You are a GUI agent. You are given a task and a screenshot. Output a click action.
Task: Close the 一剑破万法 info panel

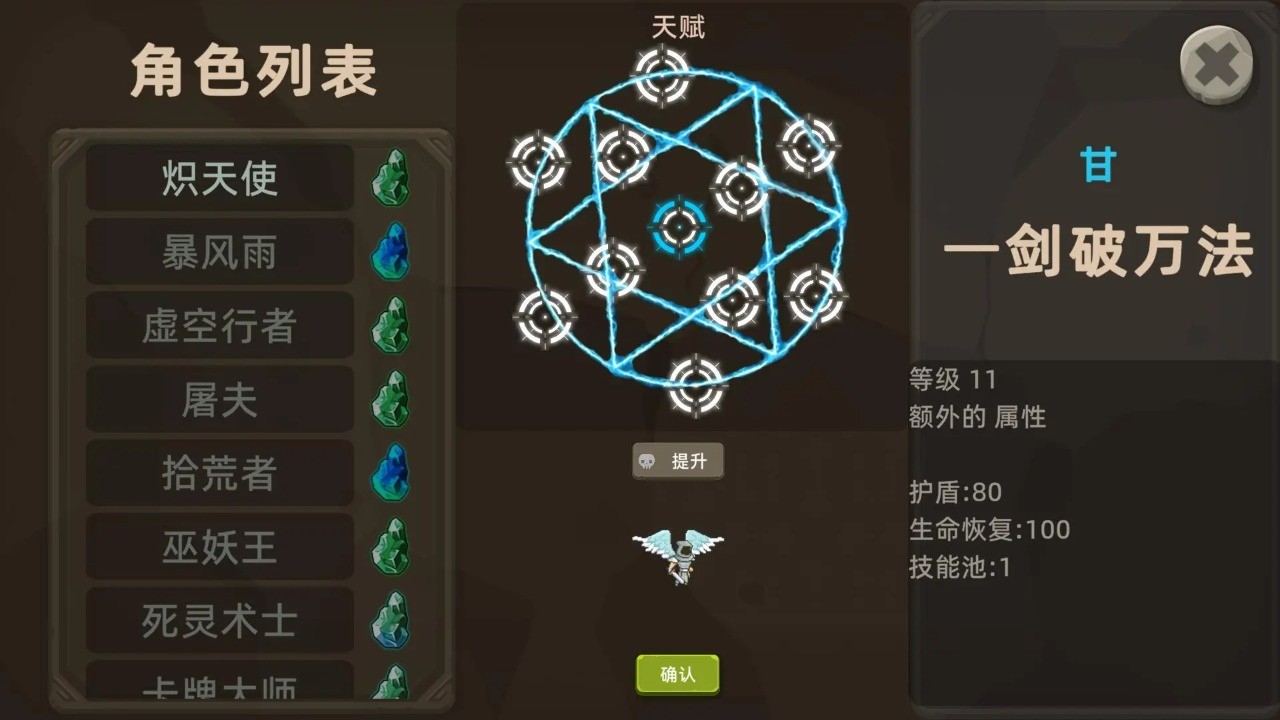tap(1216, 63)
